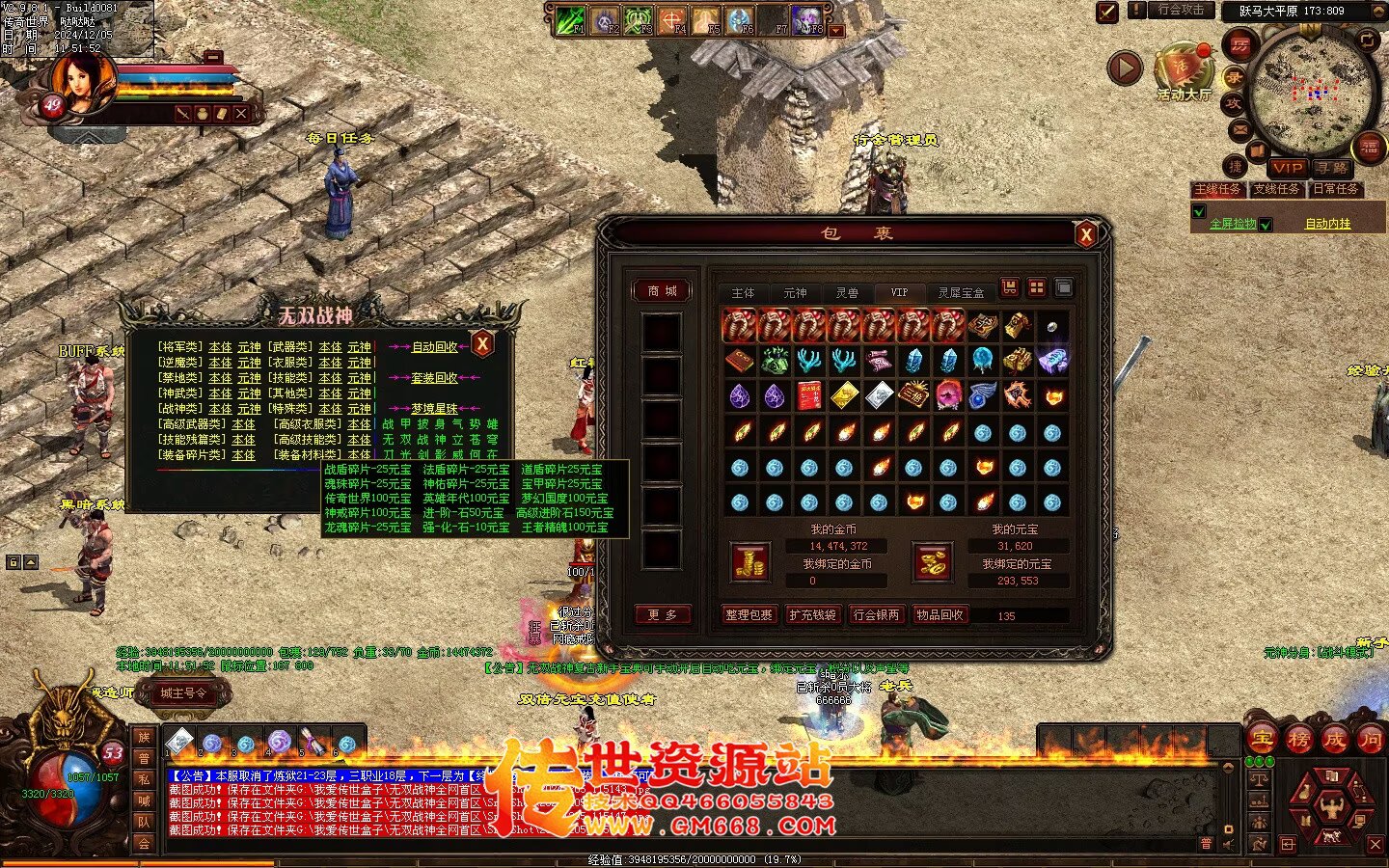Open 行会银两 guild silver button

click(876, 614)
